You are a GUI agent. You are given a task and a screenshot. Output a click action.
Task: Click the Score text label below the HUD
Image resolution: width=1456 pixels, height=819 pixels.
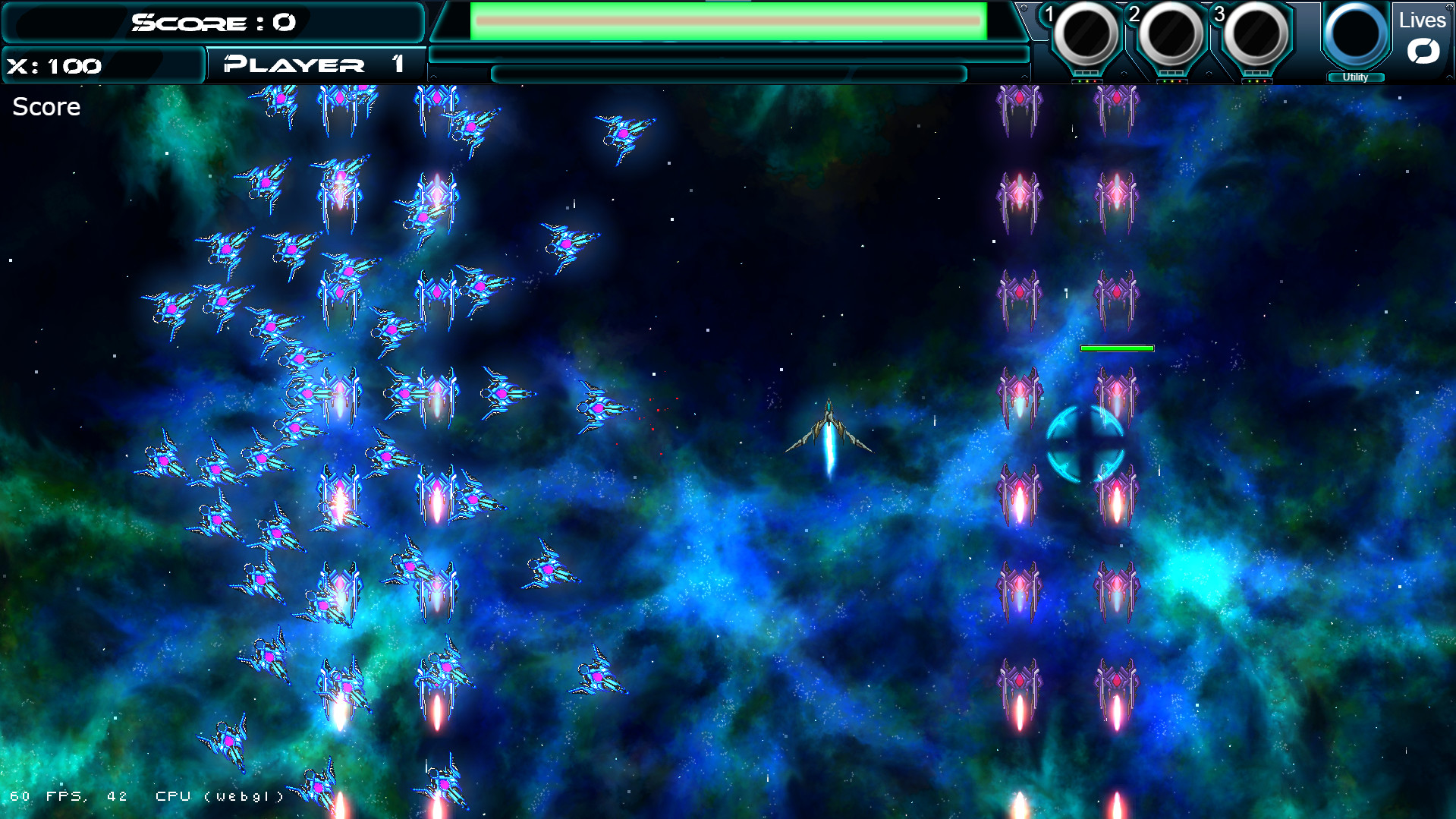46,106
